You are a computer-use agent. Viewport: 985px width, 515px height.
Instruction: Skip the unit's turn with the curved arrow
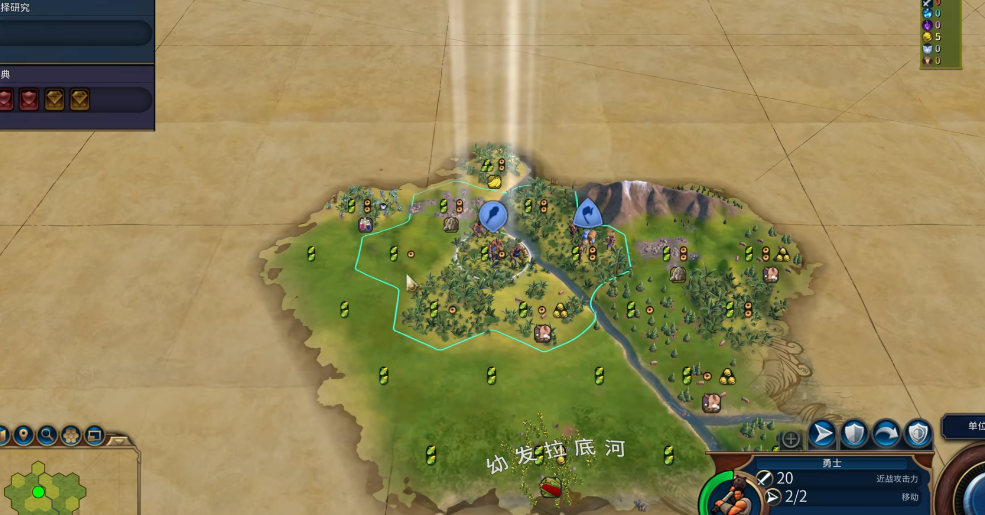pos(886,434)
